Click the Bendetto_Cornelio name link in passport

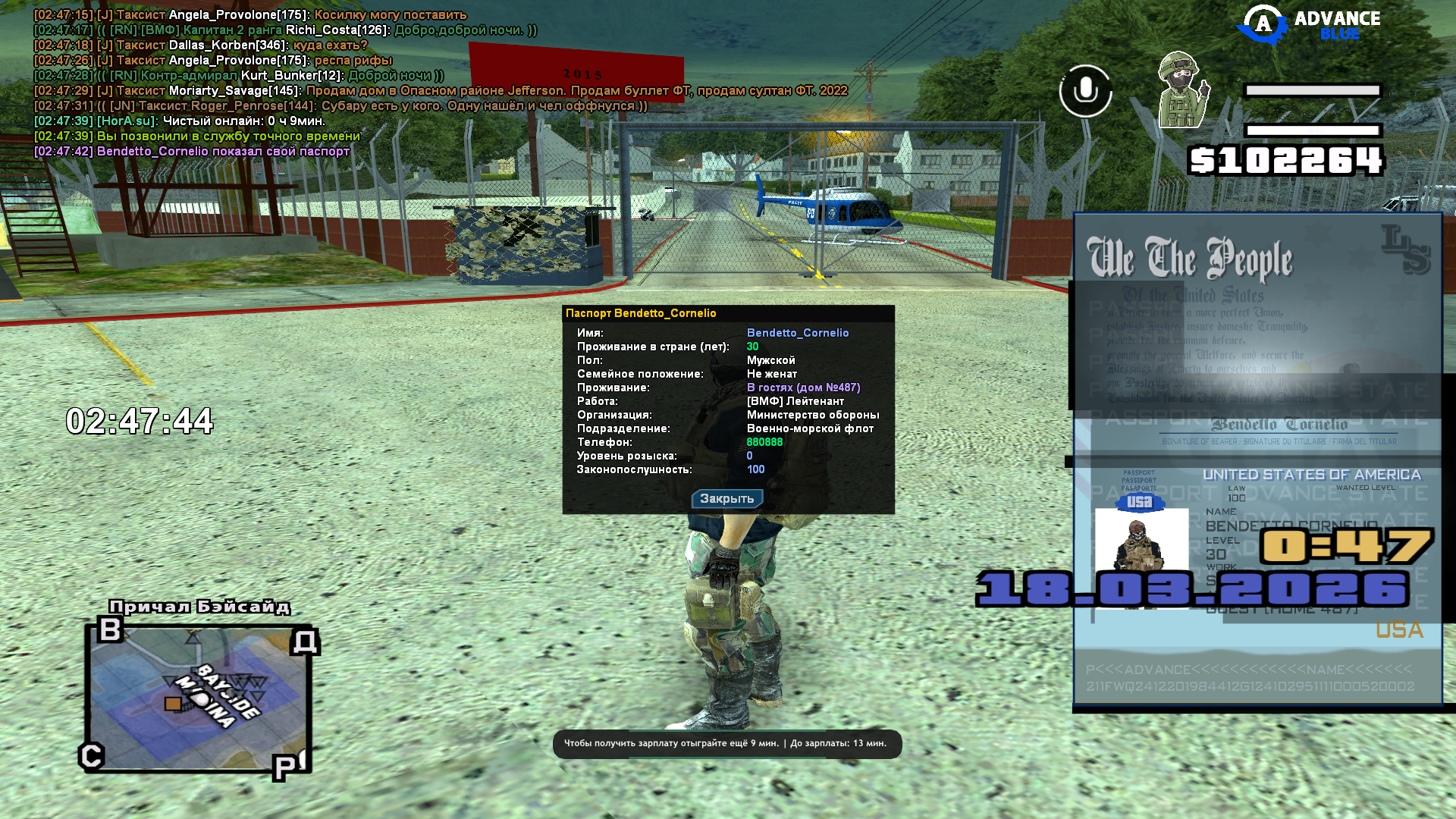click(x=798, y=333)
